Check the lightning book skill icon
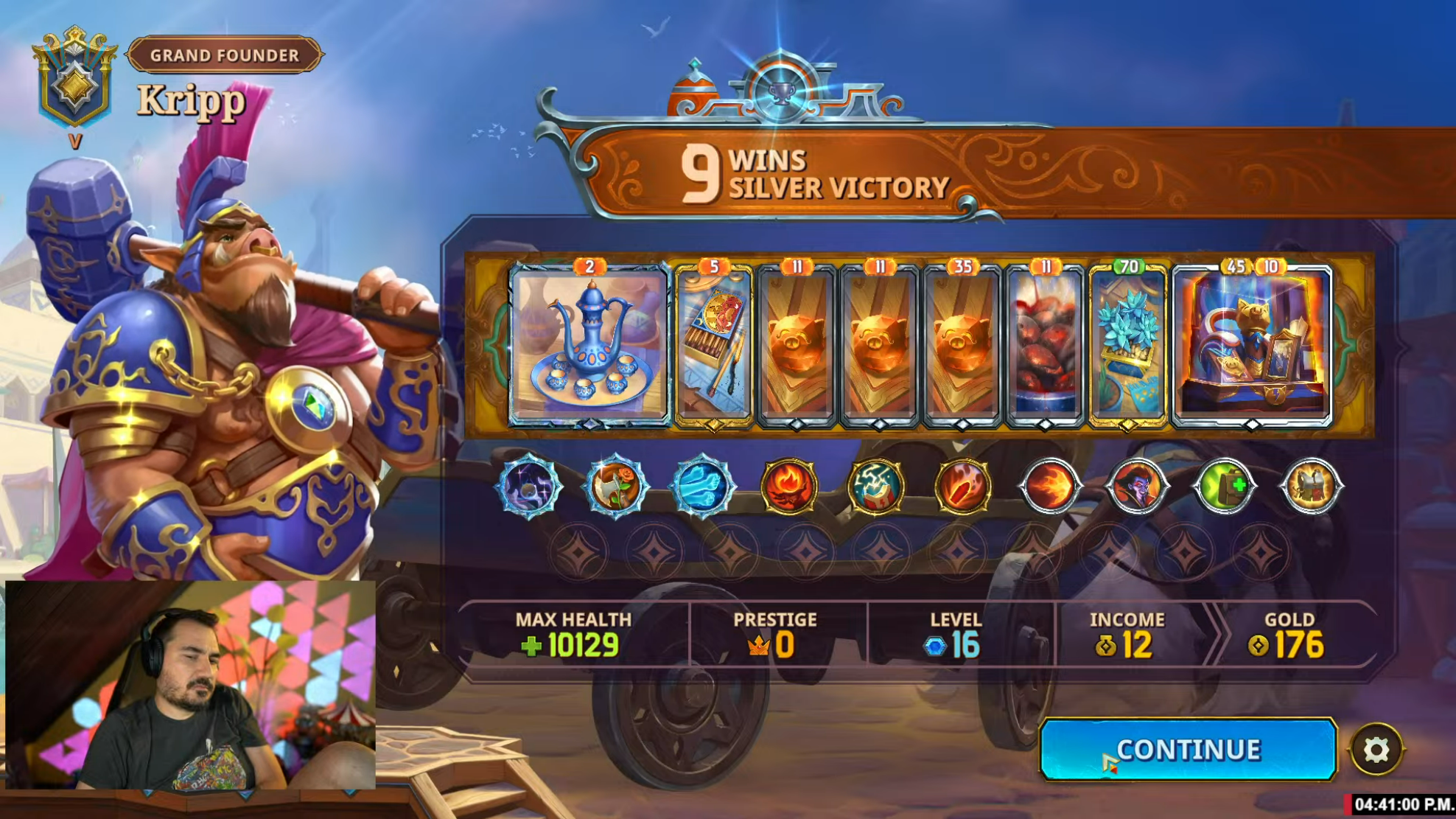Image resolution: width=1456 pixels, height=819 pixels. (x=876, y=487)
